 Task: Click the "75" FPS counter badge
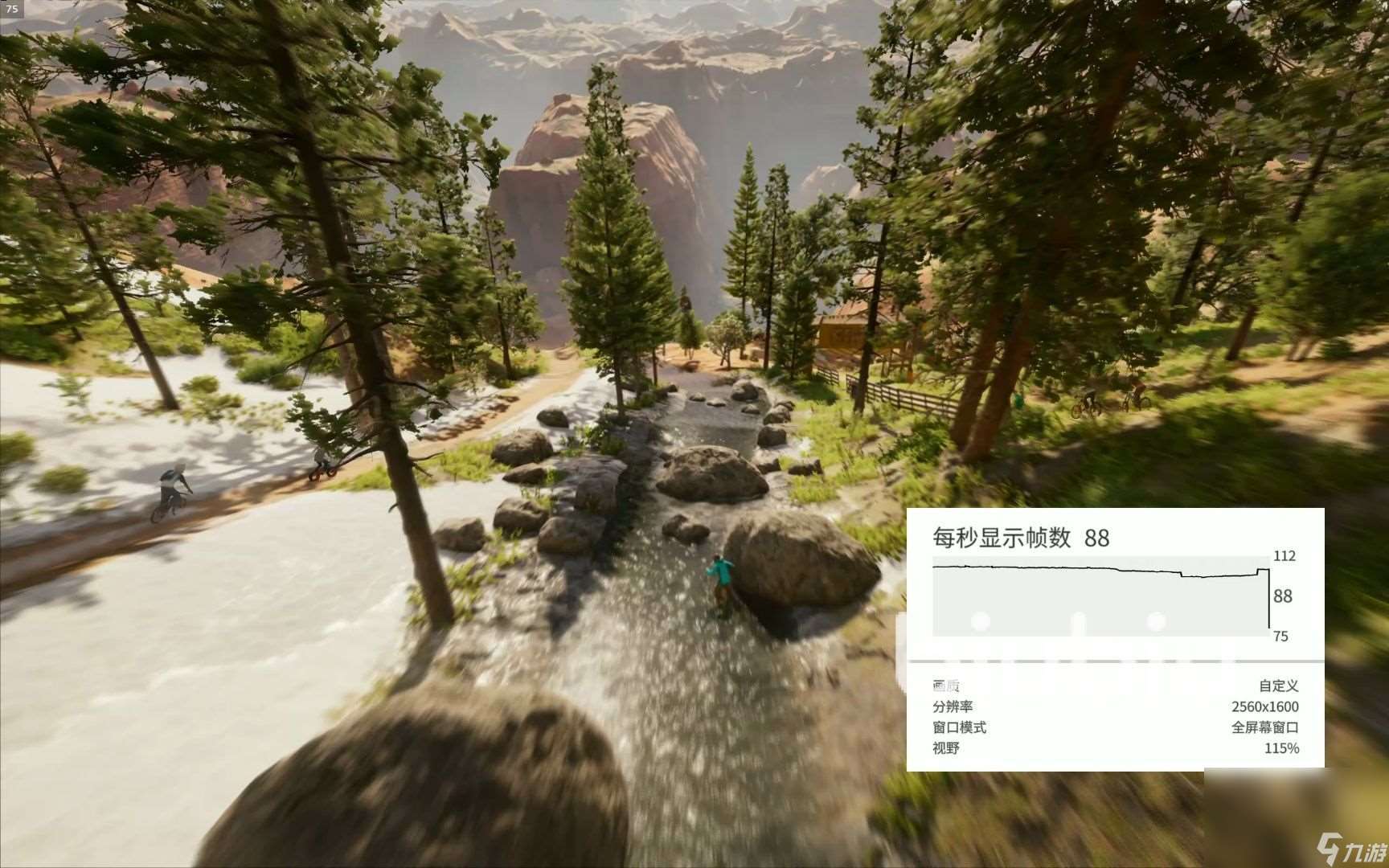pos(11,9)
